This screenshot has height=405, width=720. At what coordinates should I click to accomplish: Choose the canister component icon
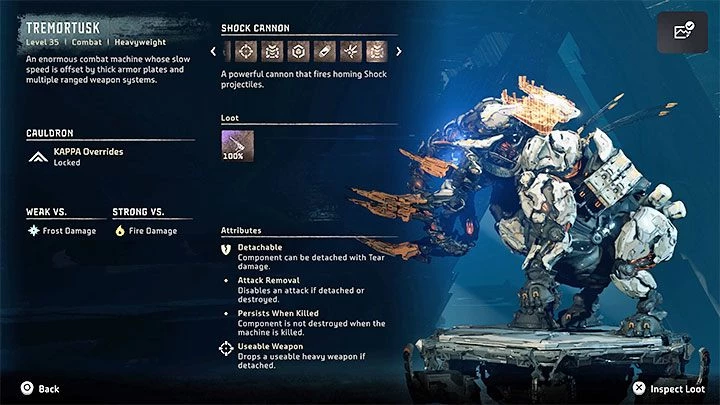(x=323, y=52)
